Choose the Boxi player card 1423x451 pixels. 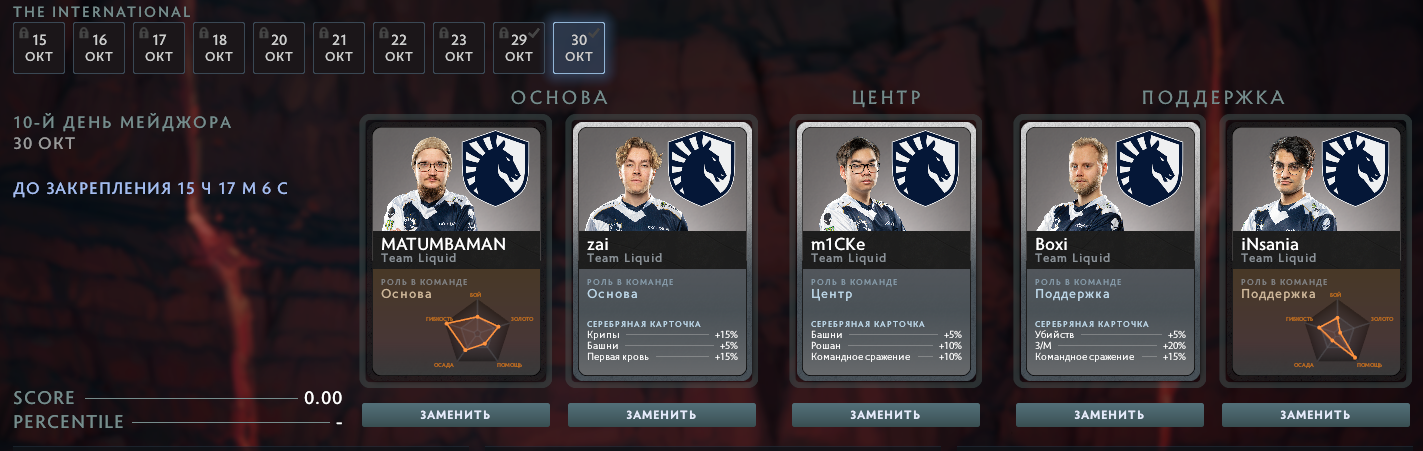coord(1110,250)
